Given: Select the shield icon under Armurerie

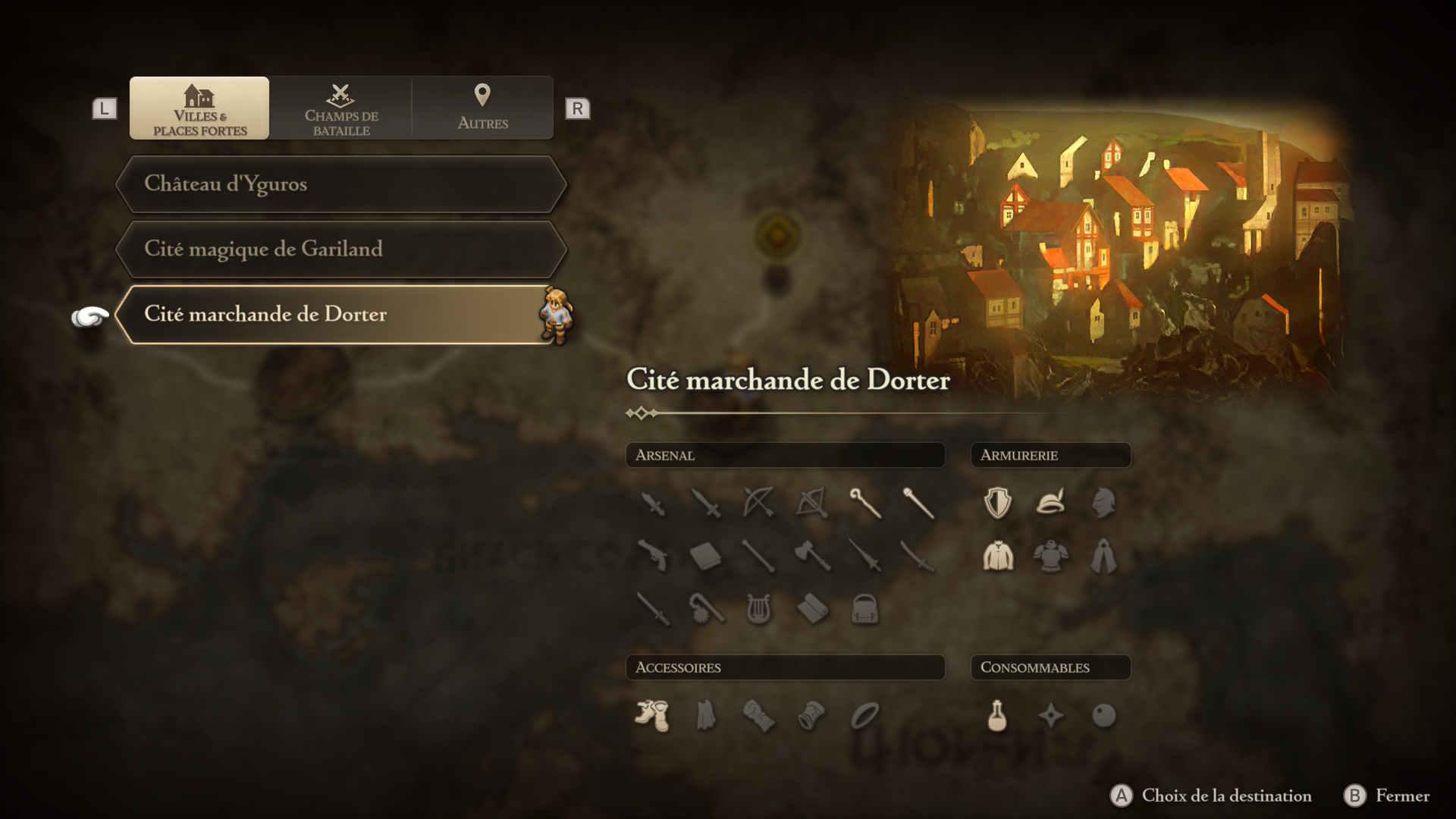Looking at the screenshot, I should coord(997,503).
